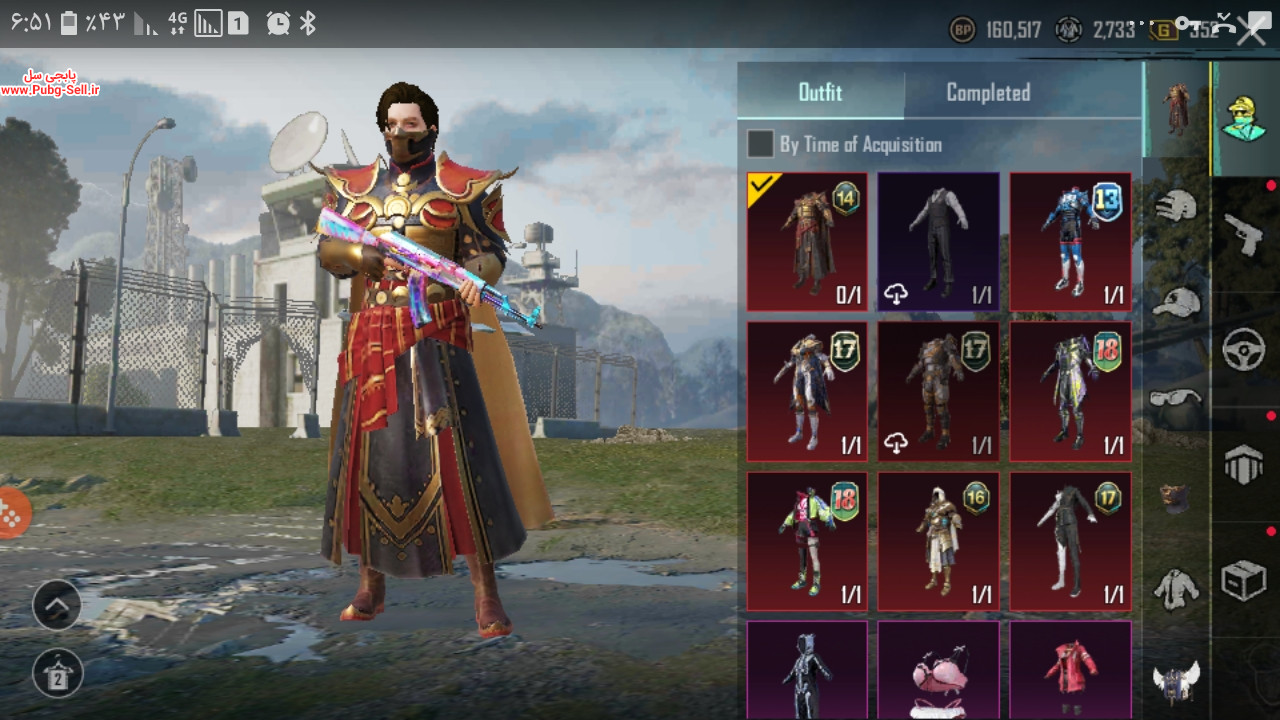Open the steering wheel vehicle category
The image size is (1280, 720).
[x=1245, y=350]
